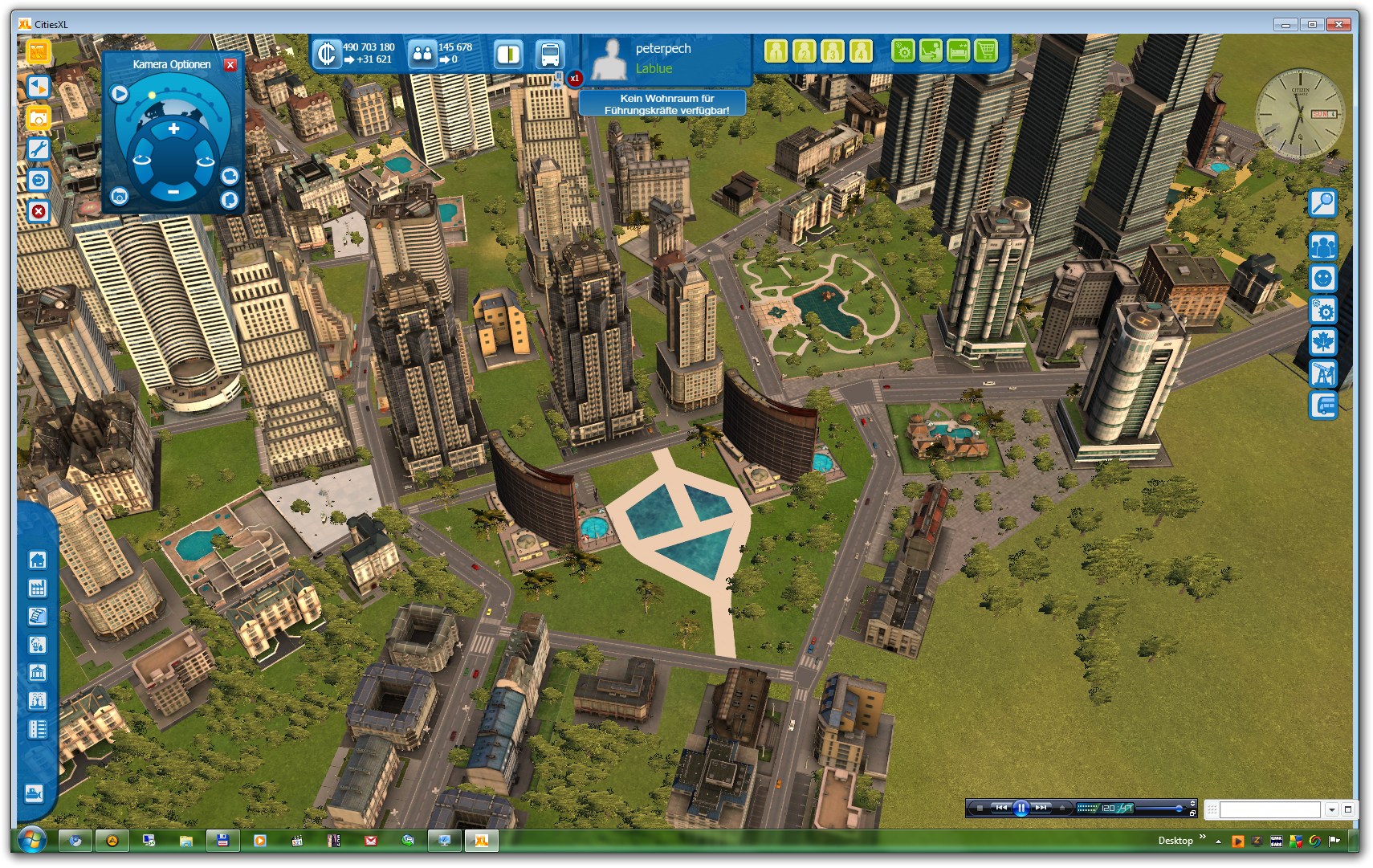Open the orange photo camera tool
Viewport: 1373px width, 868px height.
coord(38,118)
